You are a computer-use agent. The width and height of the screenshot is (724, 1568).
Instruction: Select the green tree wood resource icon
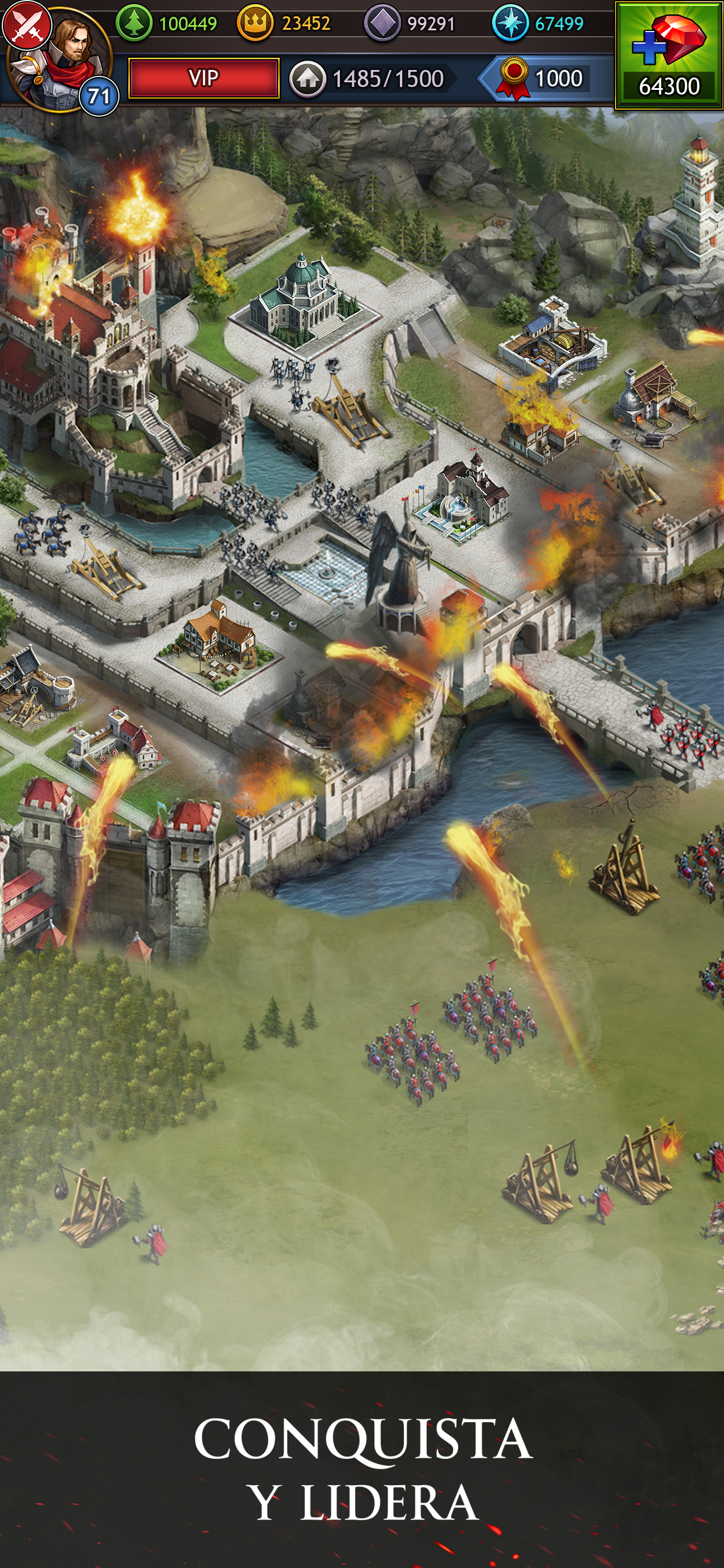point(134,24)
